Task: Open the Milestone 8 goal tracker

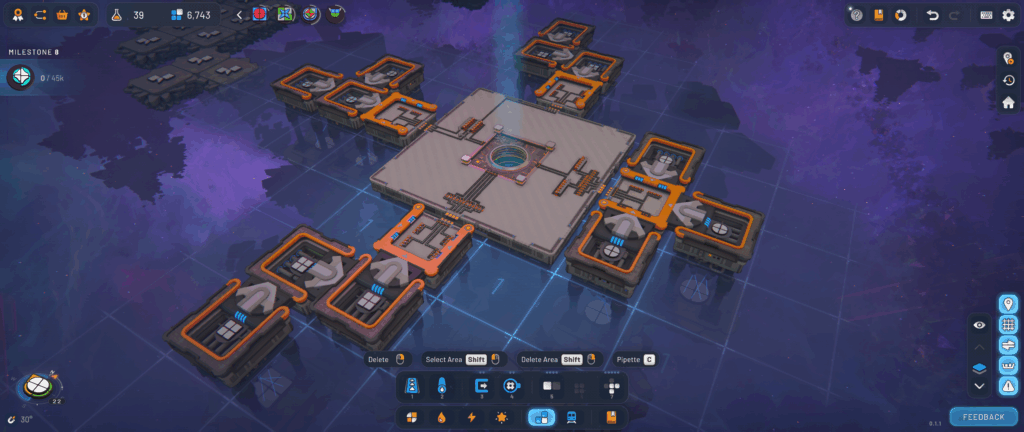Action: tap(21, 77)
